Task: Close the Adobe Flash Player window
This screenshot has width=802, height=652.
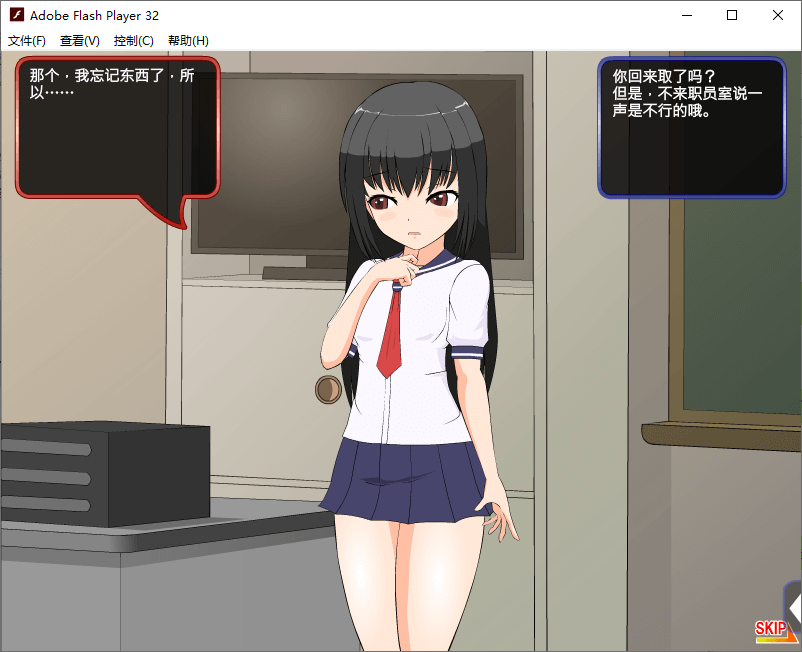Action: [778, 16]
